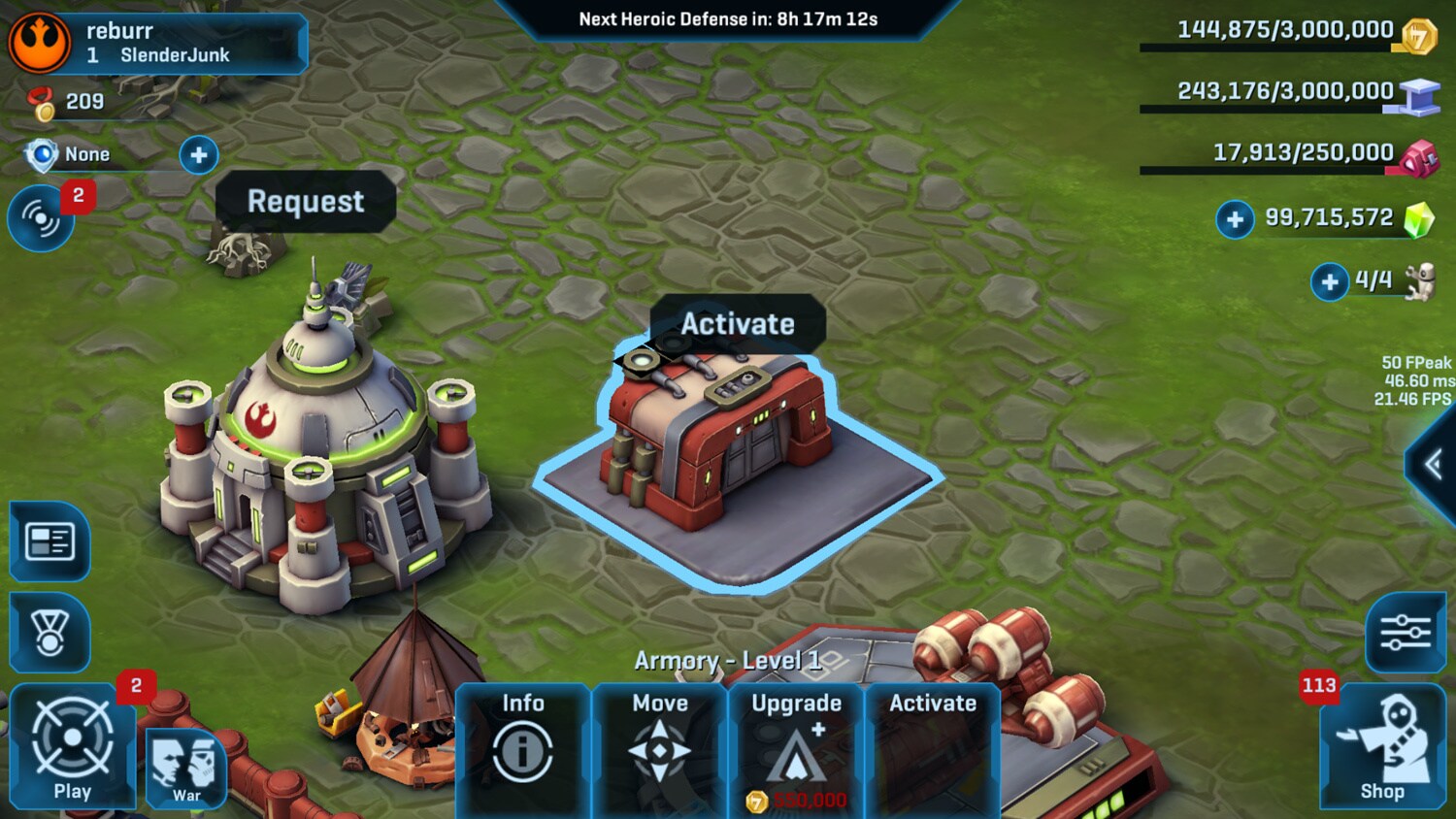Image resolution: width=1456 pixels, height=819 pixels.
Task: Add a protection shield with the plus button
Action: tap(199, 155)
